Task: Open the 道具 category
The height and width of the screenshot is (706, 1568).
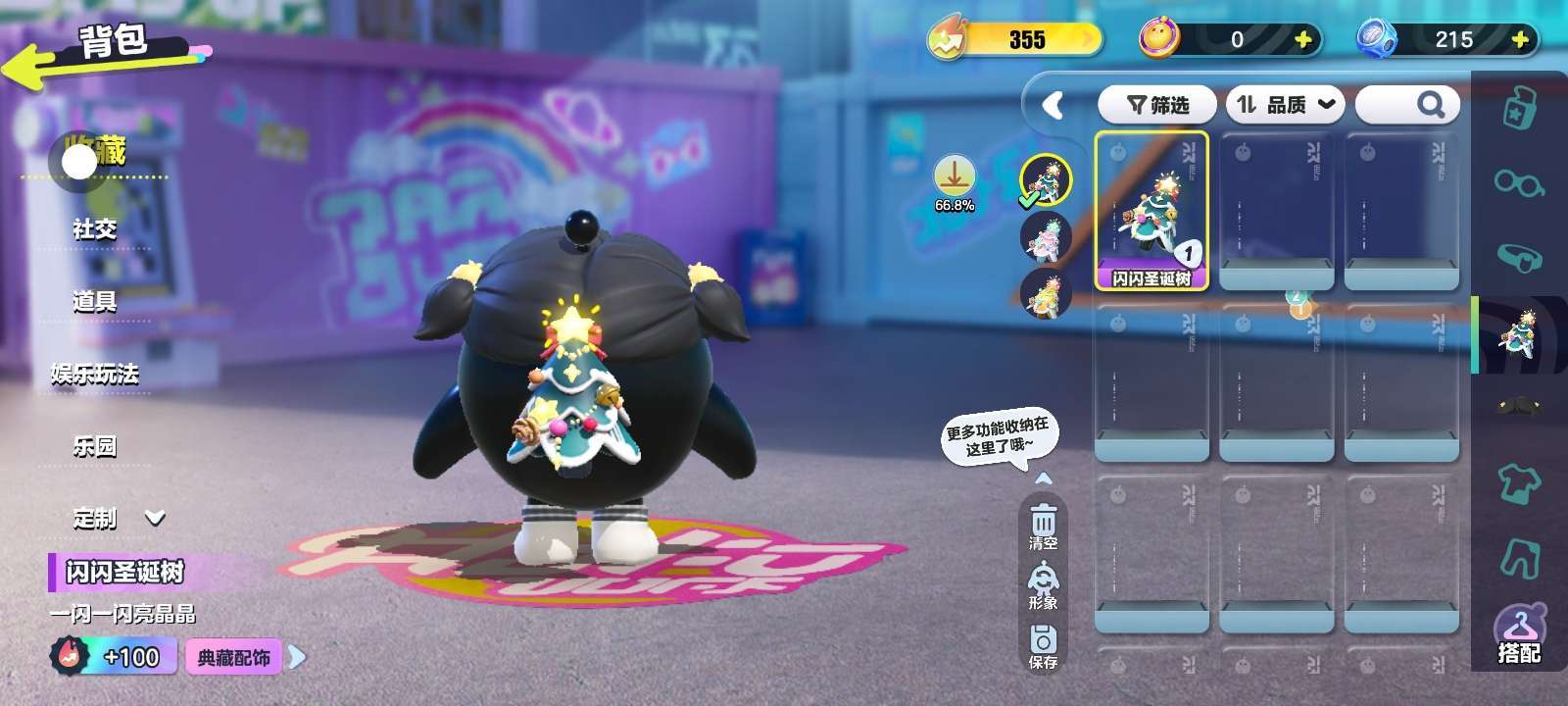Action: pyautogui.click(x=94, y=302)
